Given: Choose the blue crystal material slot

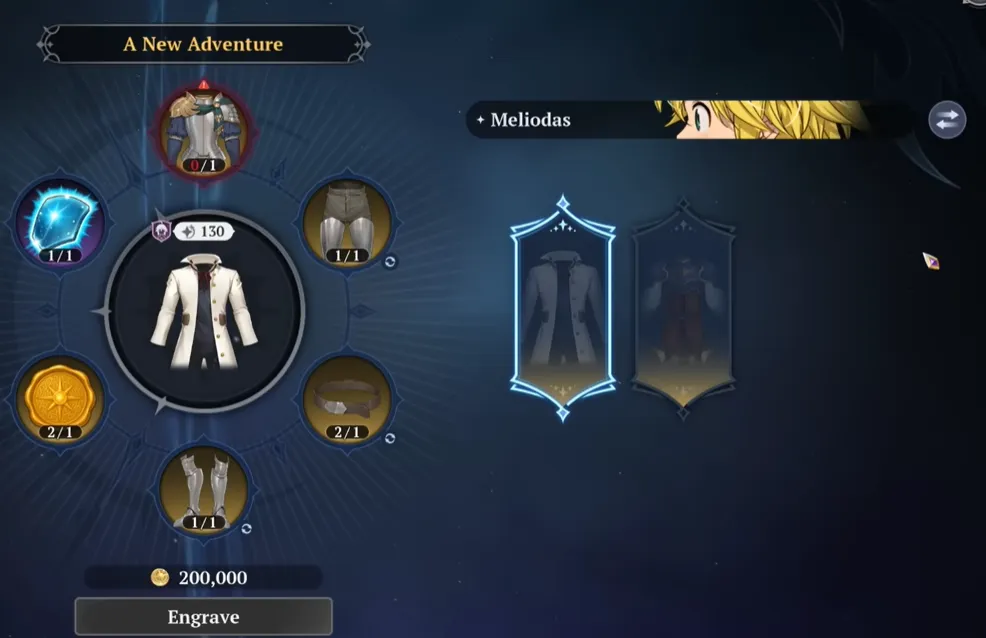Looking at the screenshot, I should point(61,224).
